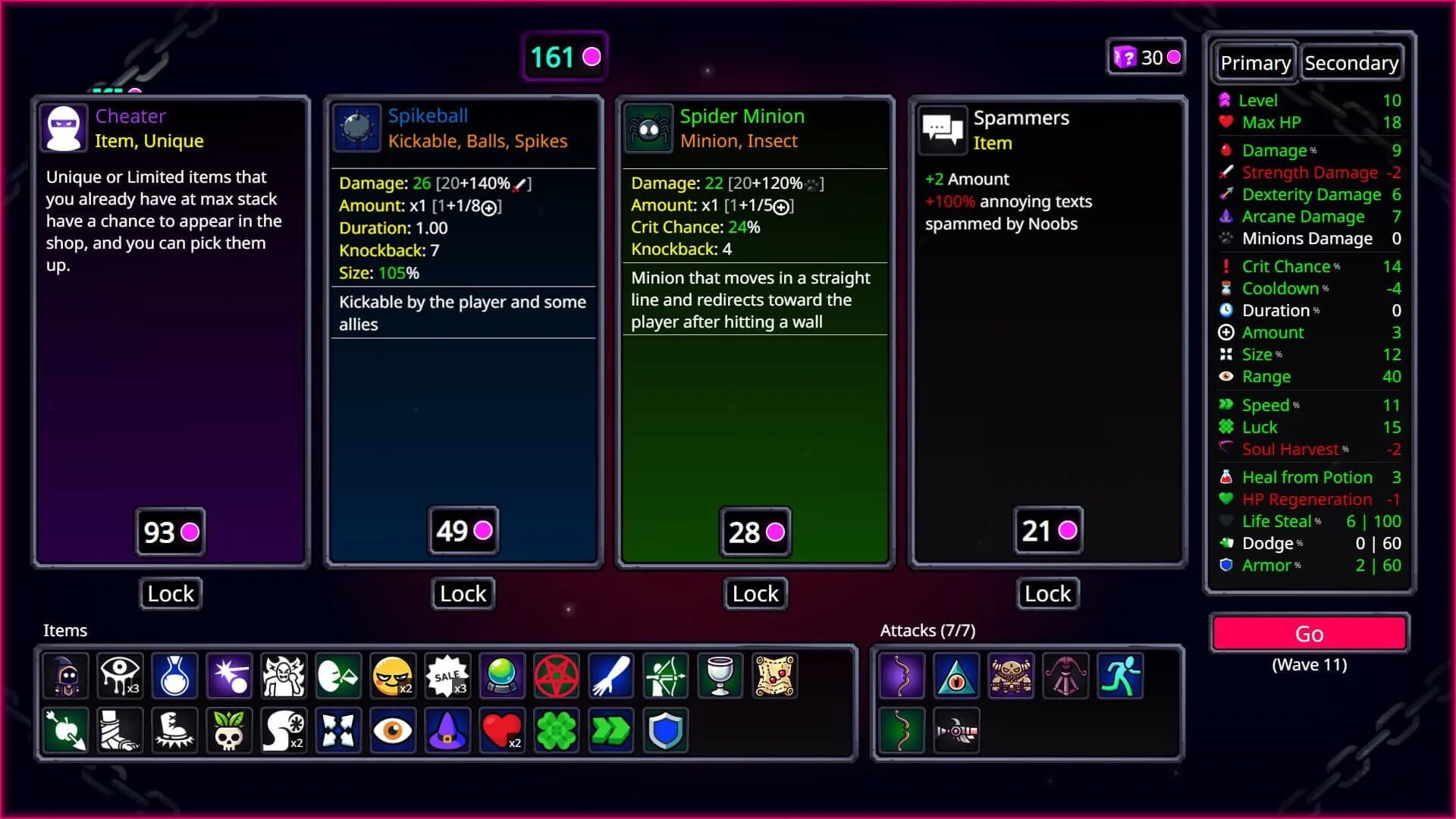Select the crystal ball item icon
Screen dimensions: 1456x819
click(502, 676)
